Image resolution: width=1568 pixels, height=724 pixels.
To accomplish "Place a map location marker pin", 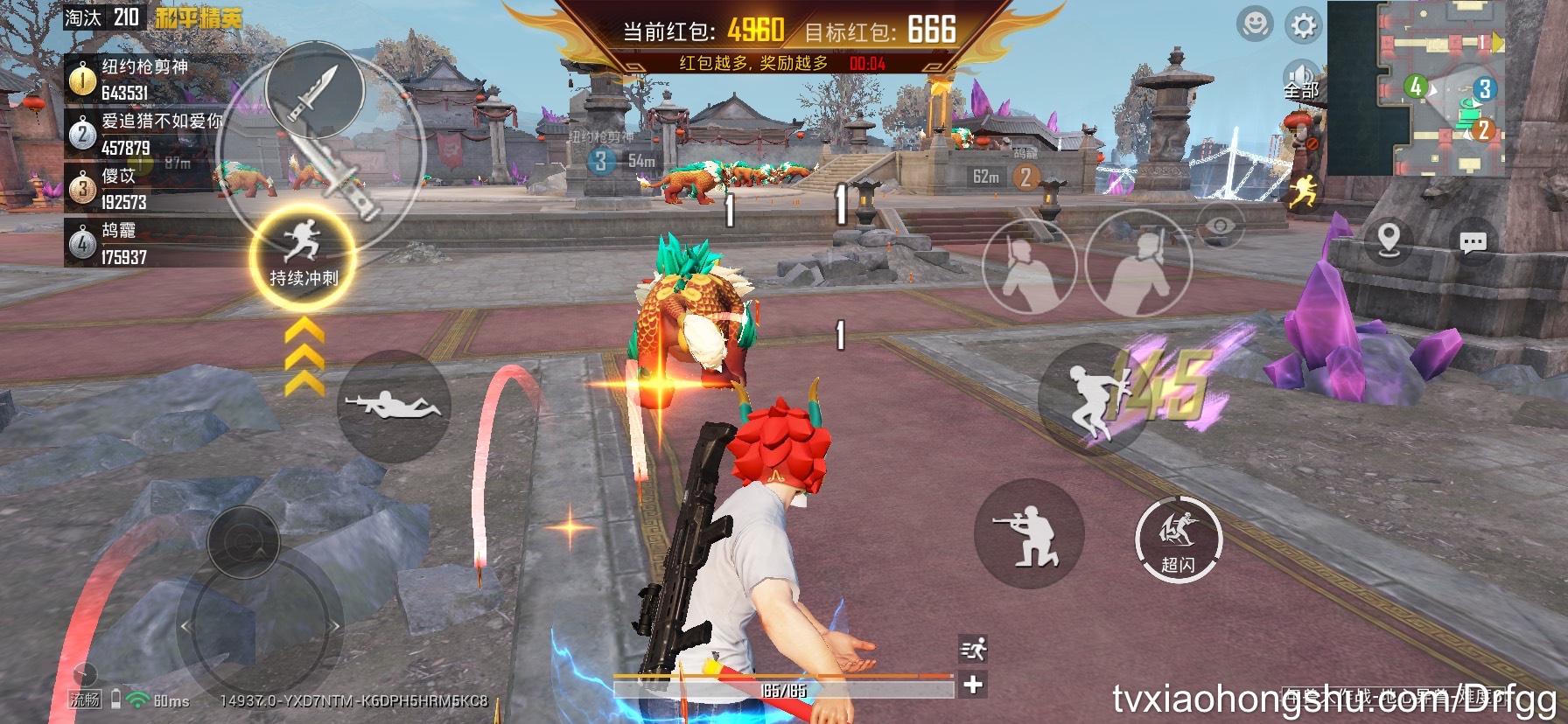I will pyautogui.click(x=1389, y=238).
